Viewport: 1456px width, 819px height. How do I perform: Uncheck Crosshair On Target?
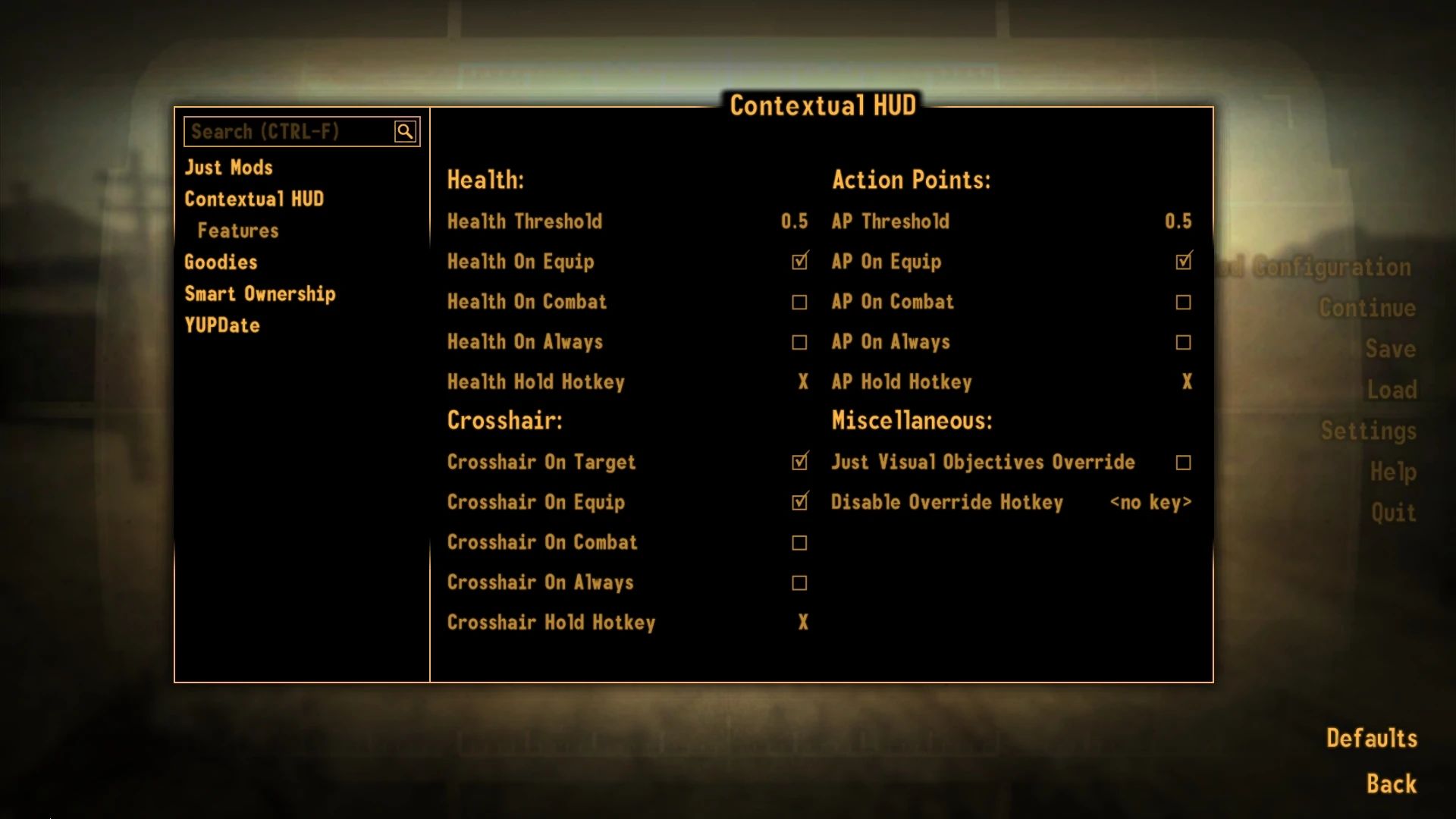pyautogui.click(x=799, y=462)
